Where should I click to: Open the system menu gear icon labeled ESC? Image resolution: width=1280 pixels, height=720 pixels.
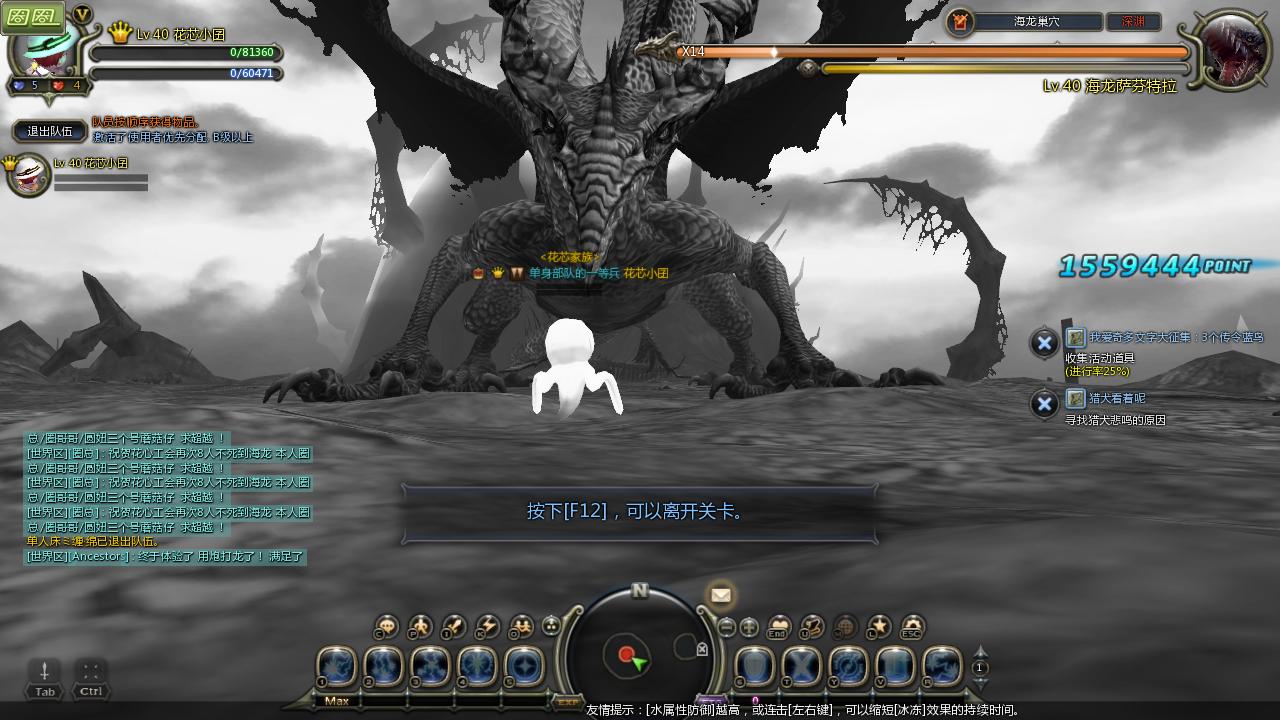911,627
